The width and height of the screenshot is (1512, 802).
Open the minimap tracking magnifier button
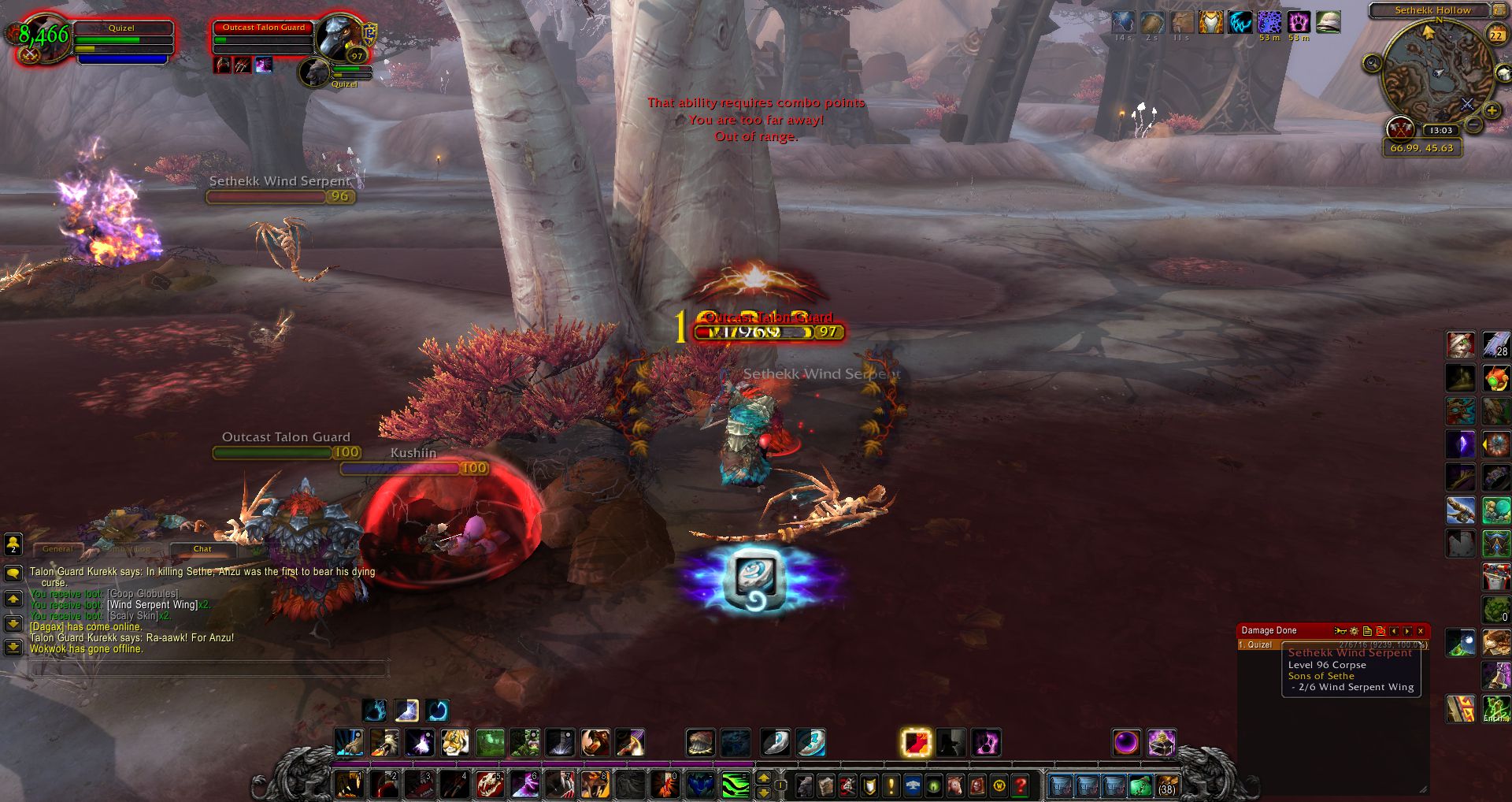click(1373, 63)
